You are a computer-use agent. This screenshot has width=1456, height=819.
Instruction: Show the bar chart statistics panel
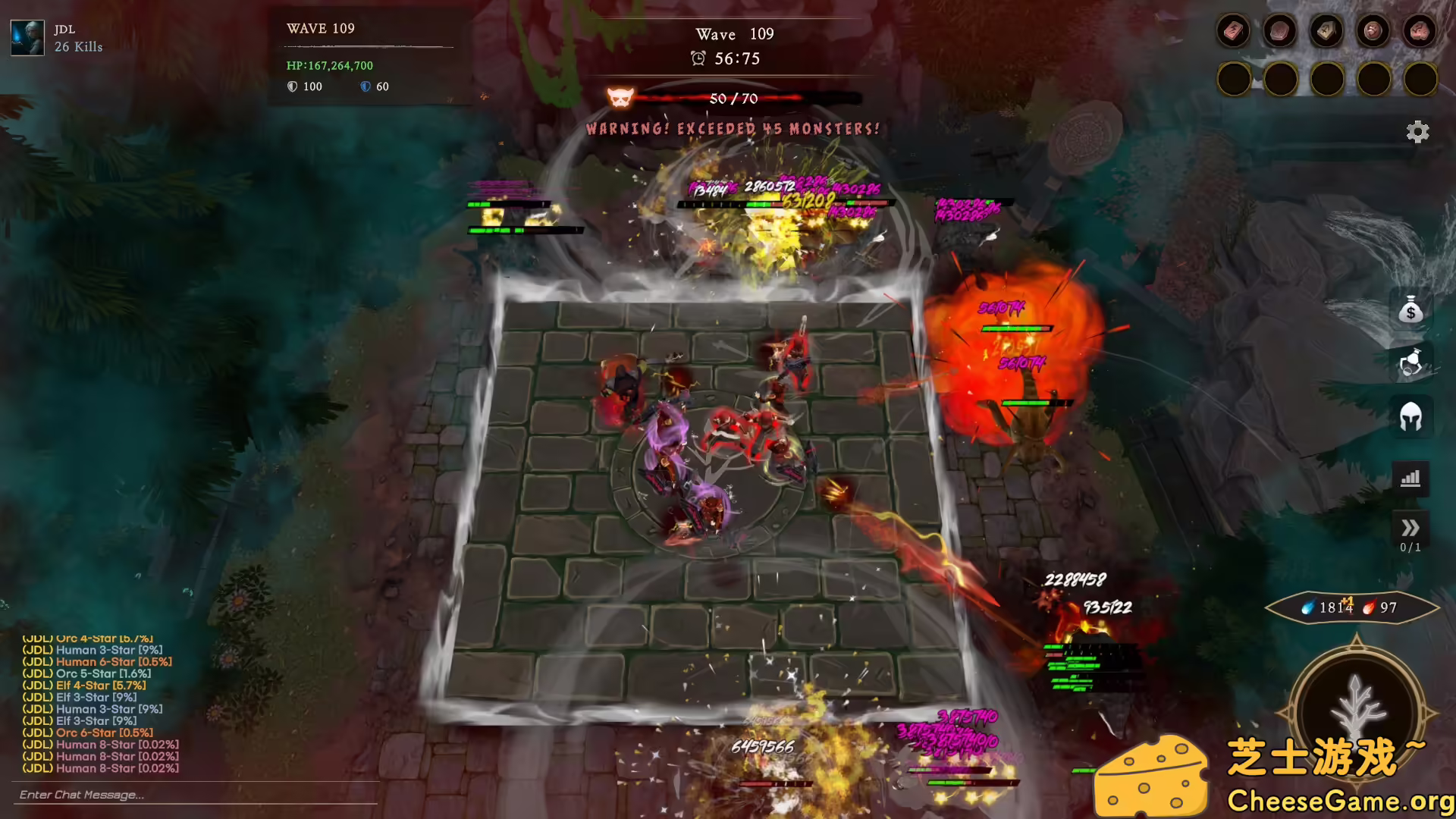1410,479
